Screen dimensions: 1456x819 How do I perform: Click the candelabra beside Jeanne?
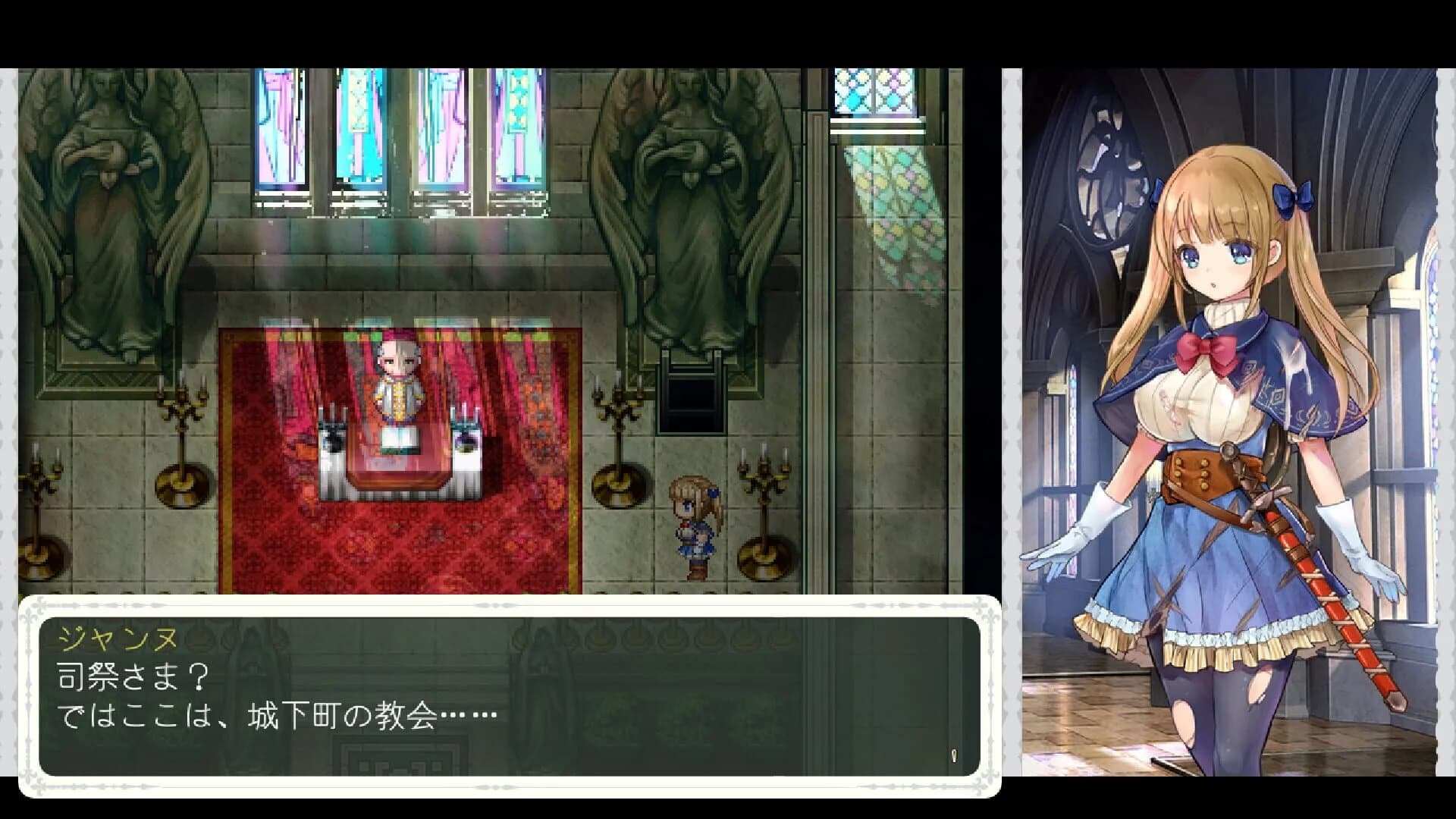(x=762, y=523)
